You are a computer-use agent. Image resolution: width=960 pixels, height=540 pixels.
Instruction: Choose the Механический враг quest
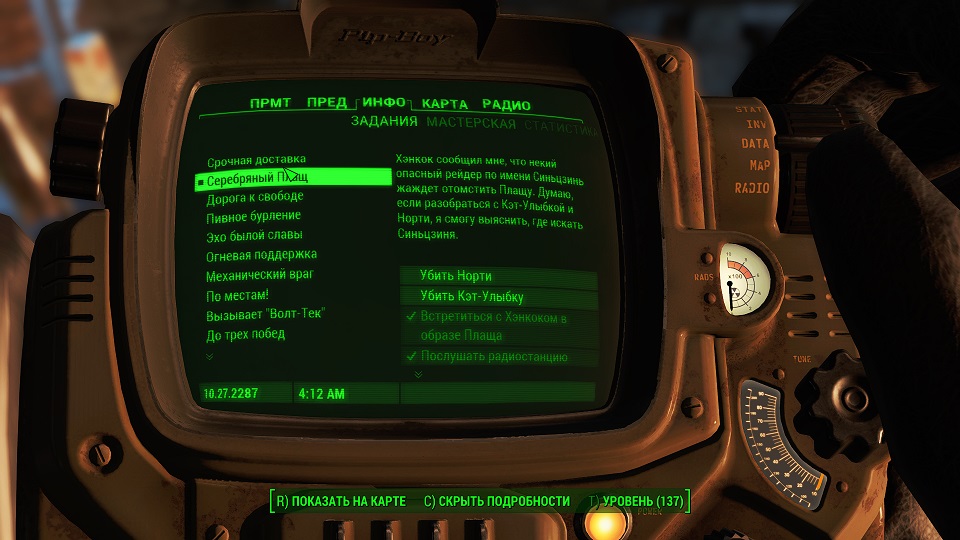point(260,275)
